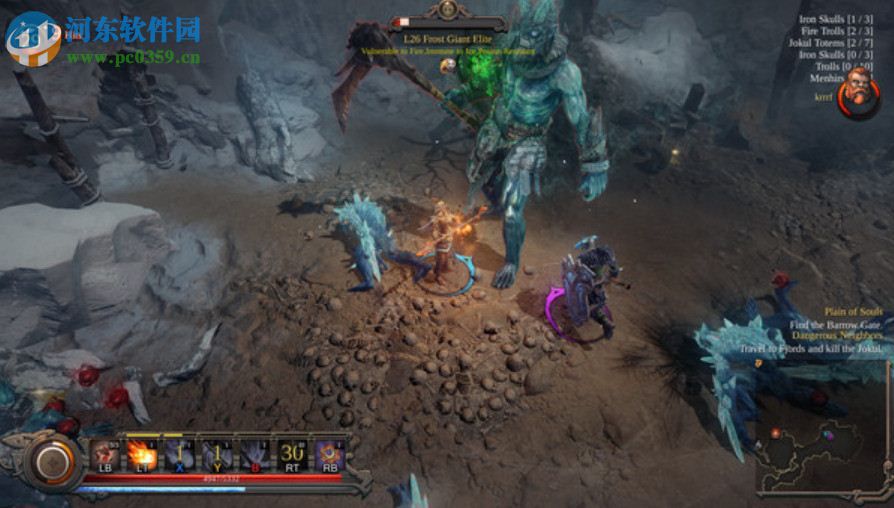Select the bearded party member portrait
The height and width of the screenshot is (508, 894).
pos(857,93)
